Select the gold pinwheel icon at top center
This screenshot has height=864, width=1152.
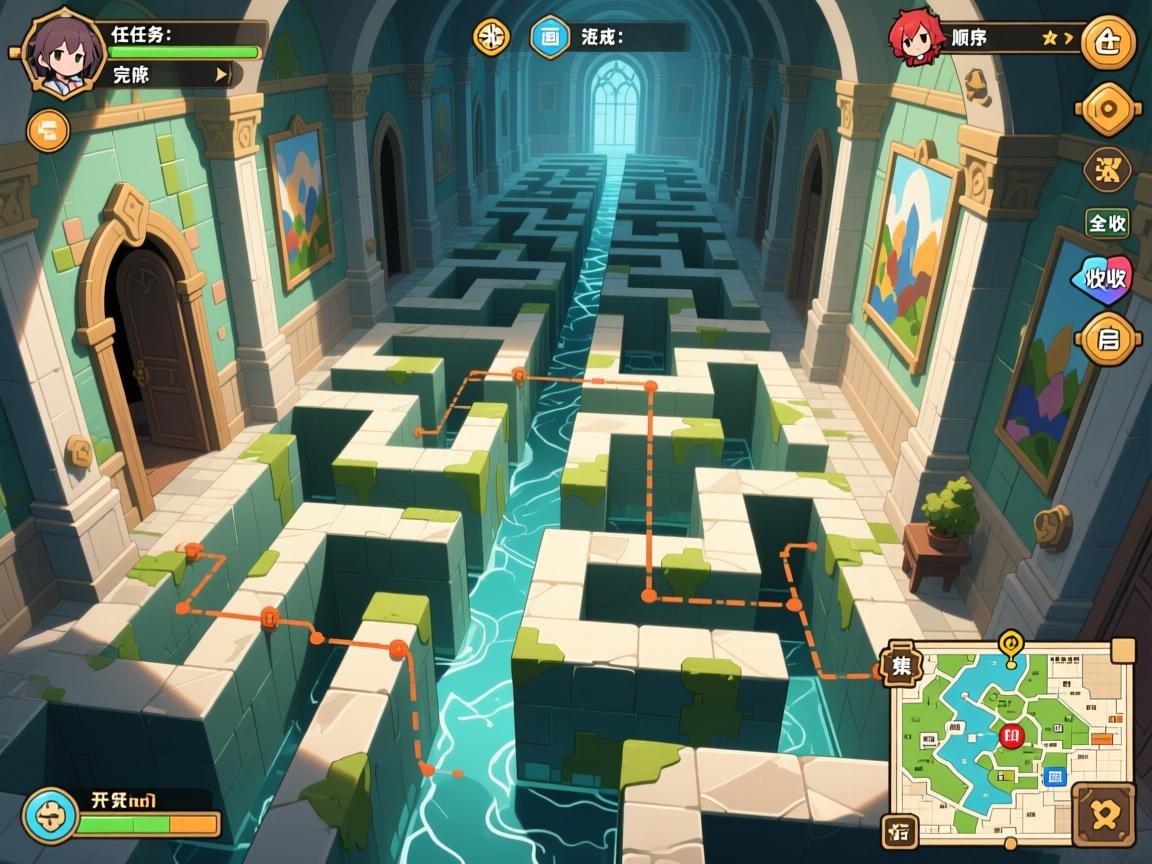(x=491, y=37)
